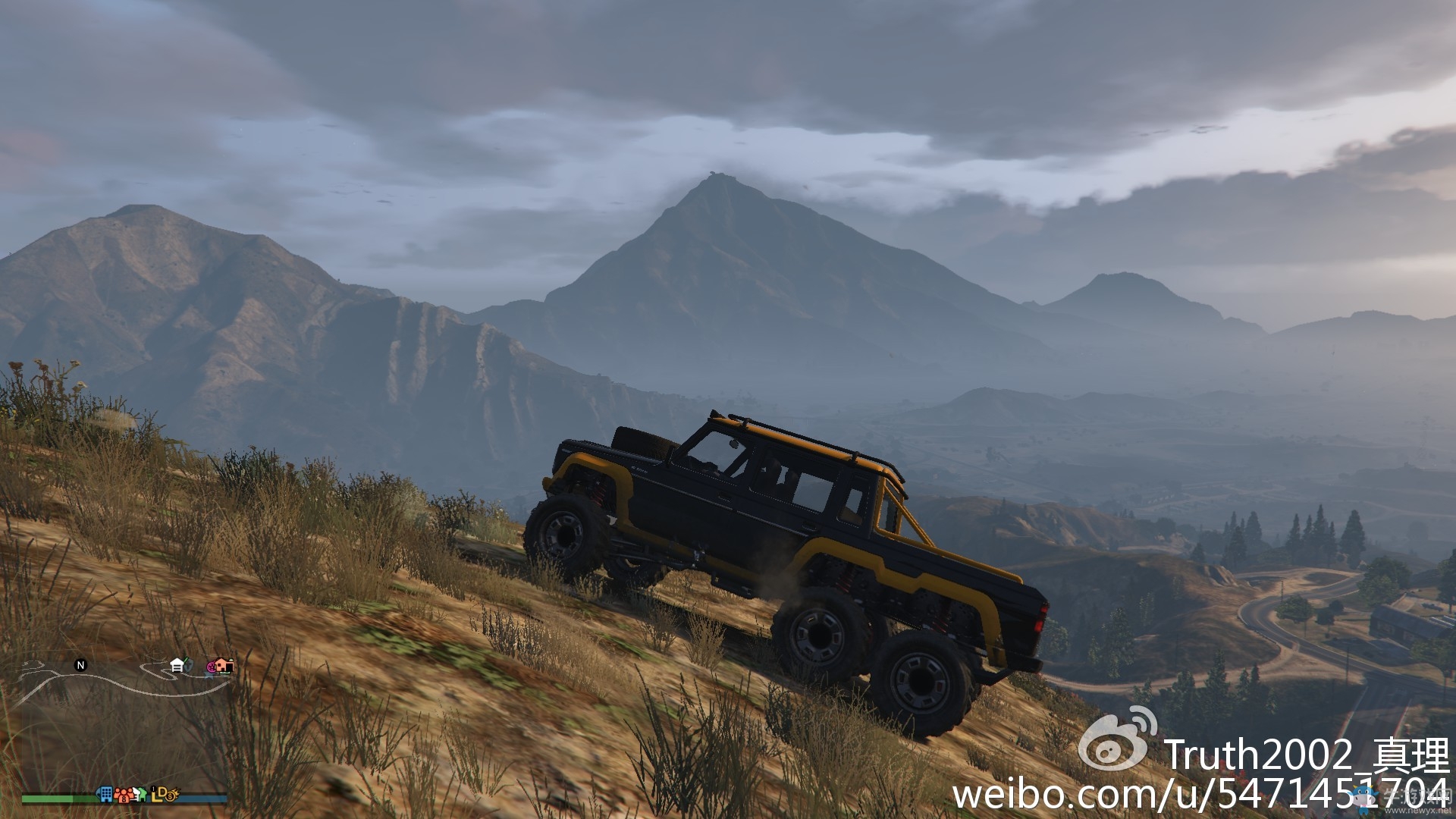
Task: Click the gold dollar coin icon in HUD bar
Action: pos(171,796)
